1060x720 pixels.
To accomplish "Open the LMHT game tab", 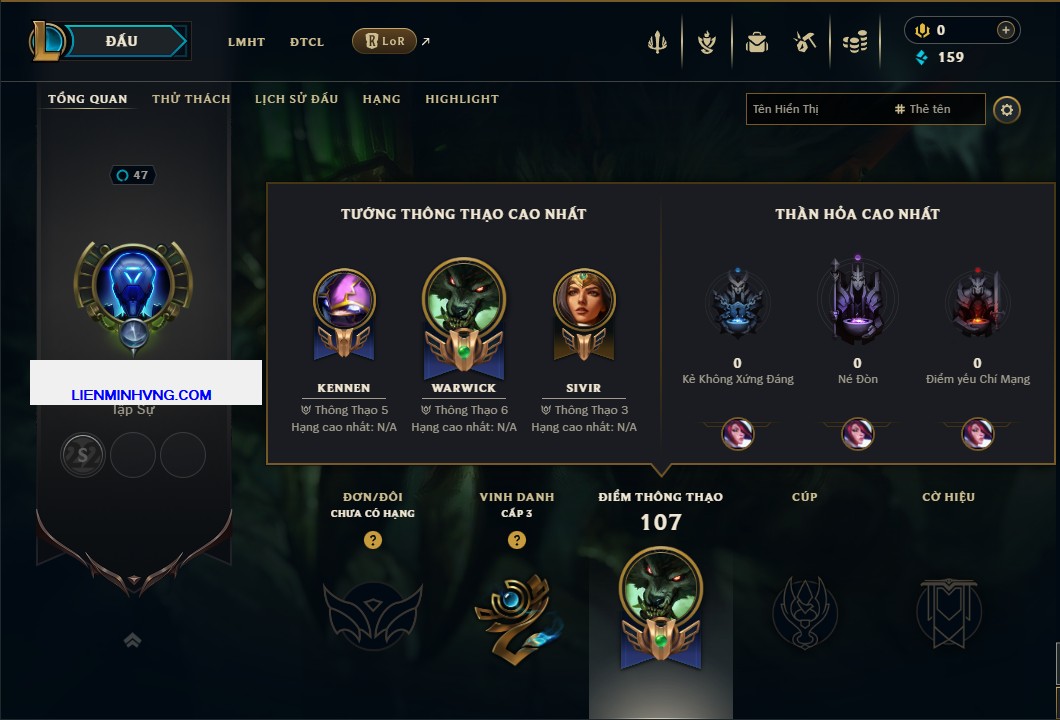I will click(246, 42).
